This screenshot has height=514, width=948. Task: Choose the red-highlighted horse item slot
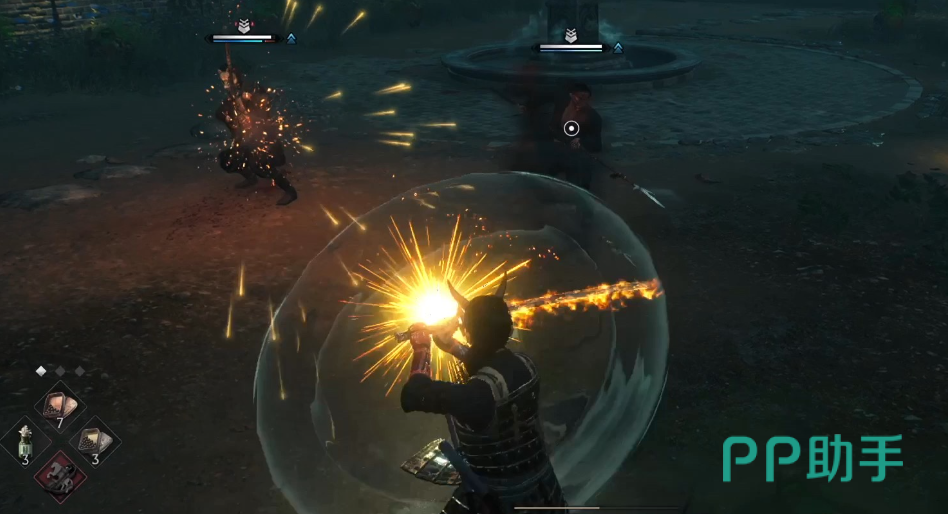point(59,474)
